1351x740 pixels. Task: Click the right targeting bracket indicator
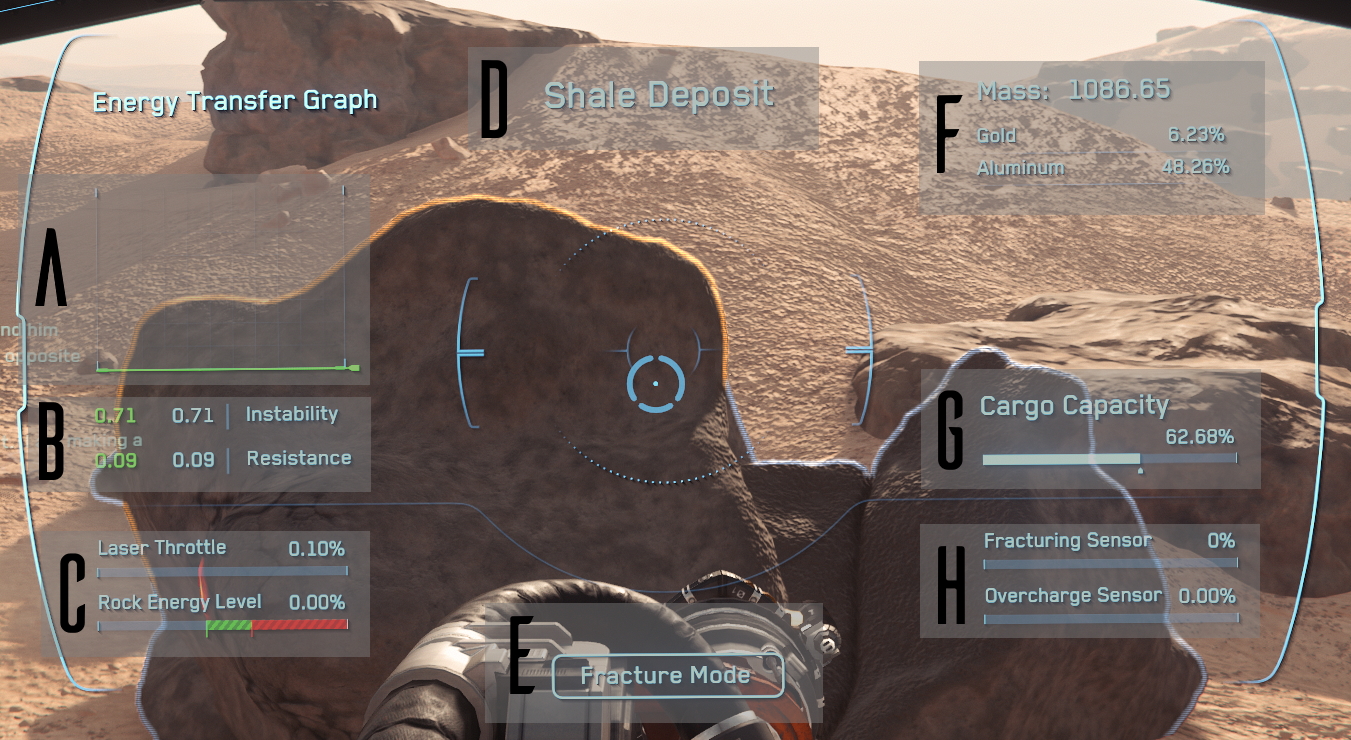[858, 350]
